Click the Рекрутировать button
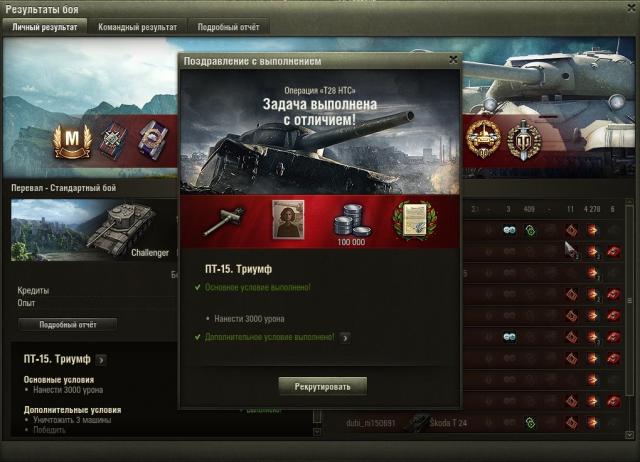The image size is (640, 462). point(322,385)
